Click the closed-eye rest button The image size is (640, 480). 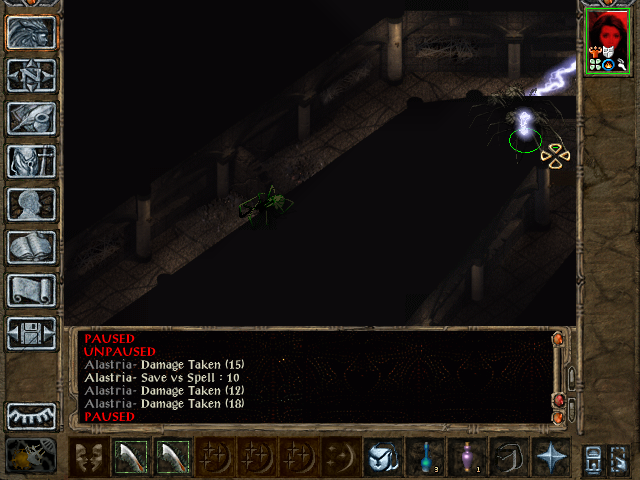pyautogui.click(x=31, y=414)
